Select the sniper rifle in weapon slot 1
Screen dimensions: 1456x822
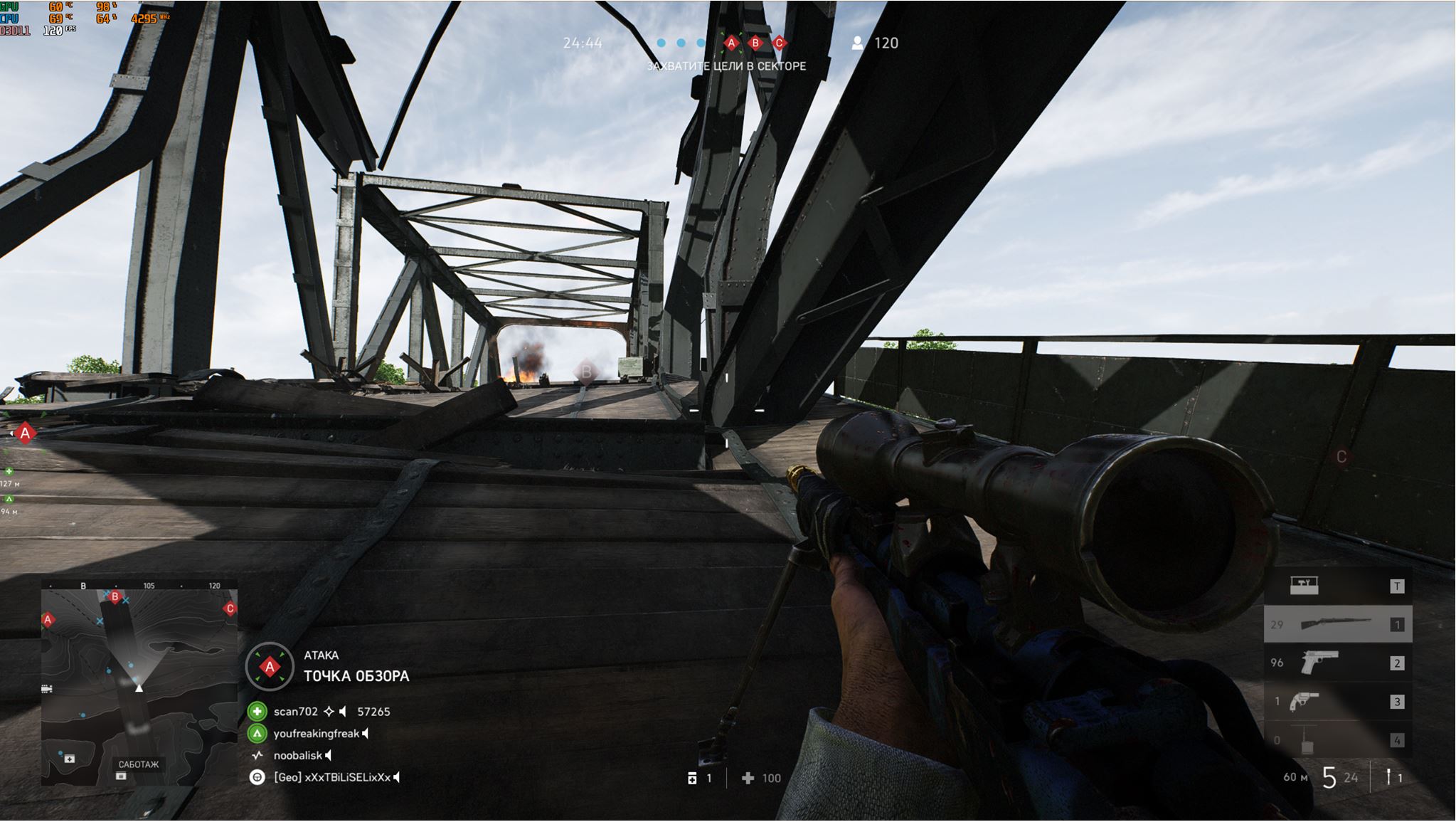[1337, 624]
